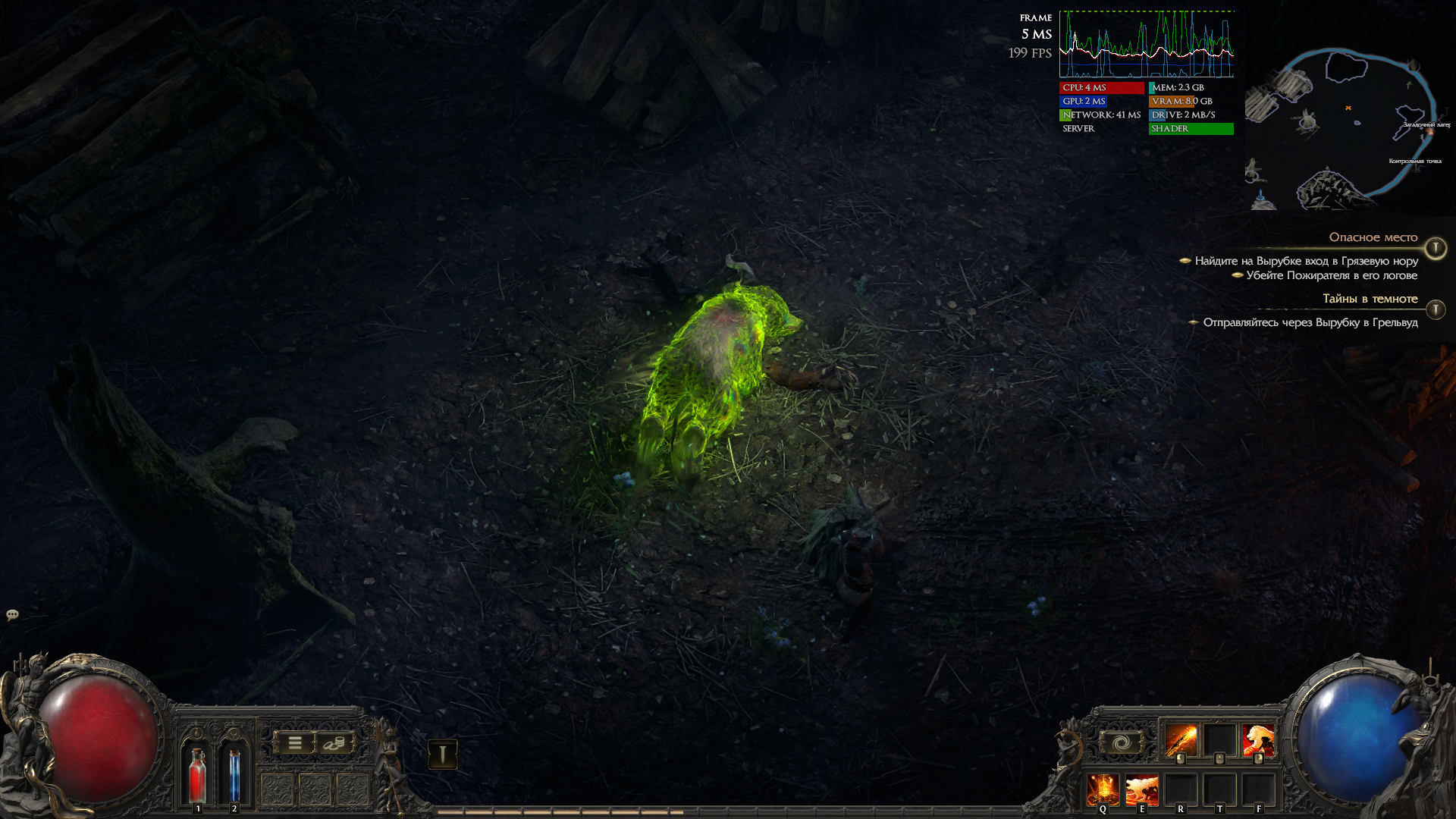
Task: Use the red life flask
Action: tap(198, 773)
